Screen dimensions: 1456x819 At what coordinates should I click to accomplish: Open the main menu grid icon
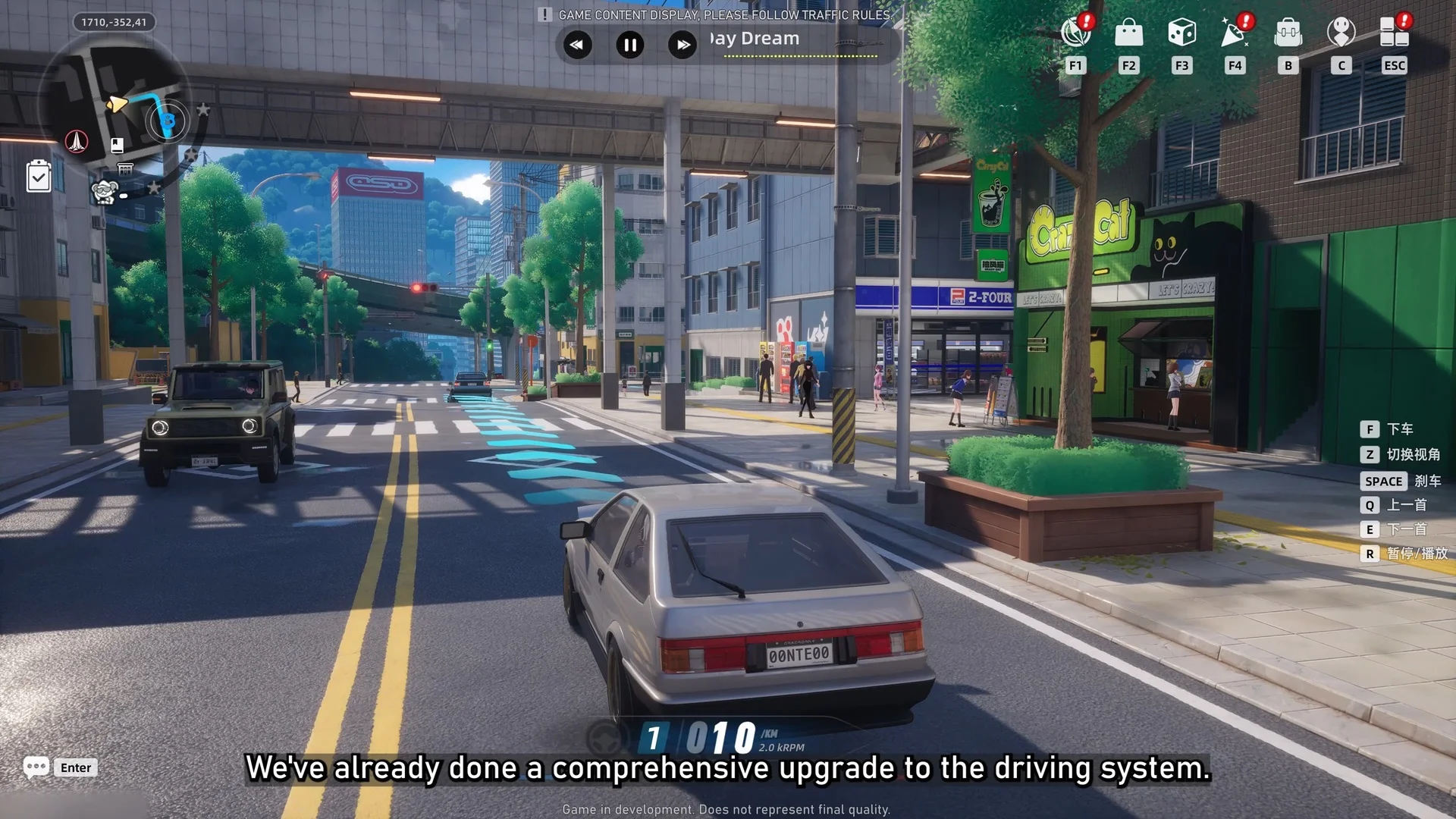point(1394,33)
